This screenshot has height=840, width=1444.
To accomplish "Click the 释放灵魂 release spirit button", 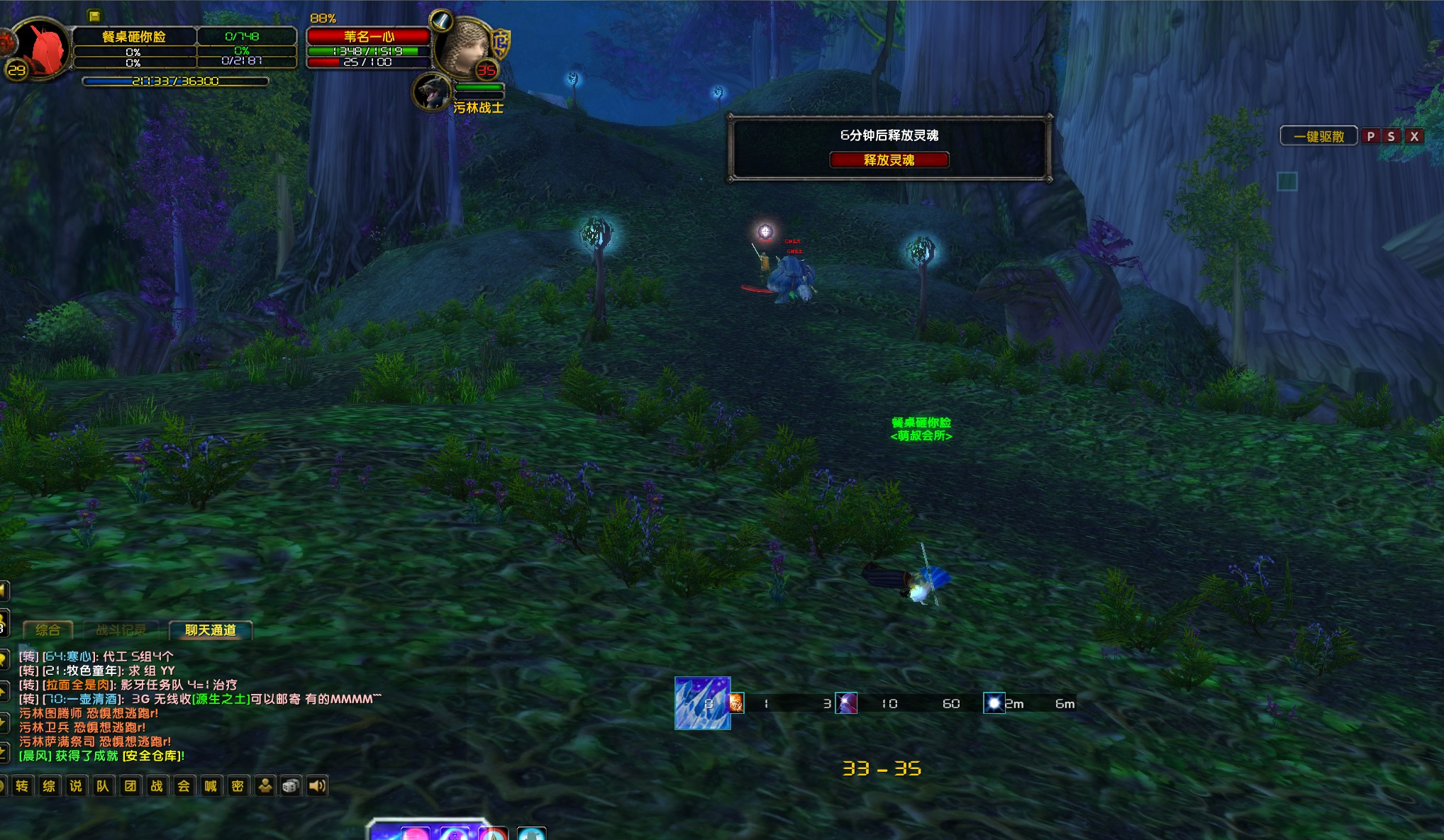I will click(x=889, y=160).
